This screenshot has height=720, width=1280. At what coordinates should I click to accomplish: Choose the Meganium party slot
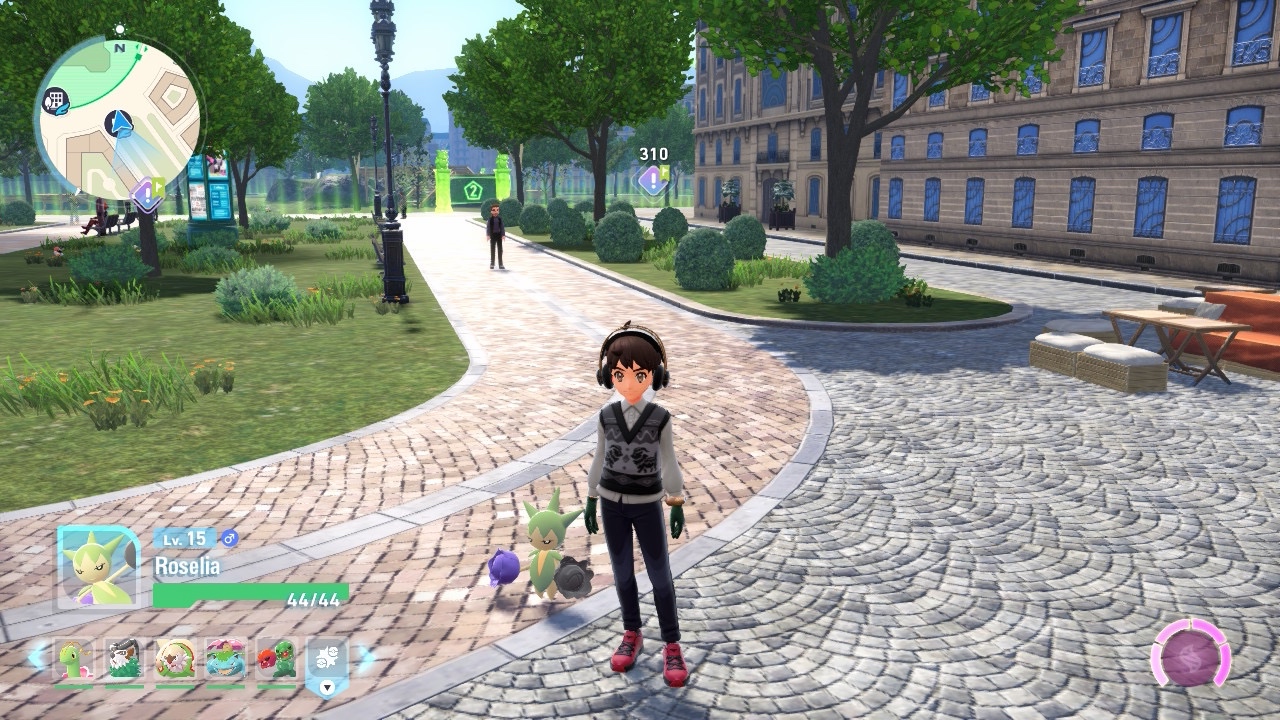coord(73,659)
